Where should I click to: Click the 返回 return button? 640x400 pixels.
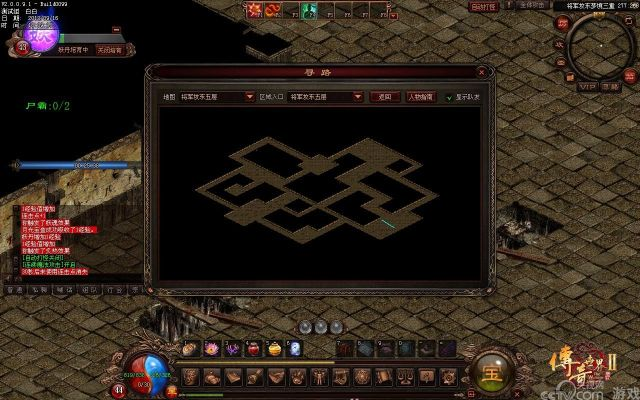click(384, 98)
